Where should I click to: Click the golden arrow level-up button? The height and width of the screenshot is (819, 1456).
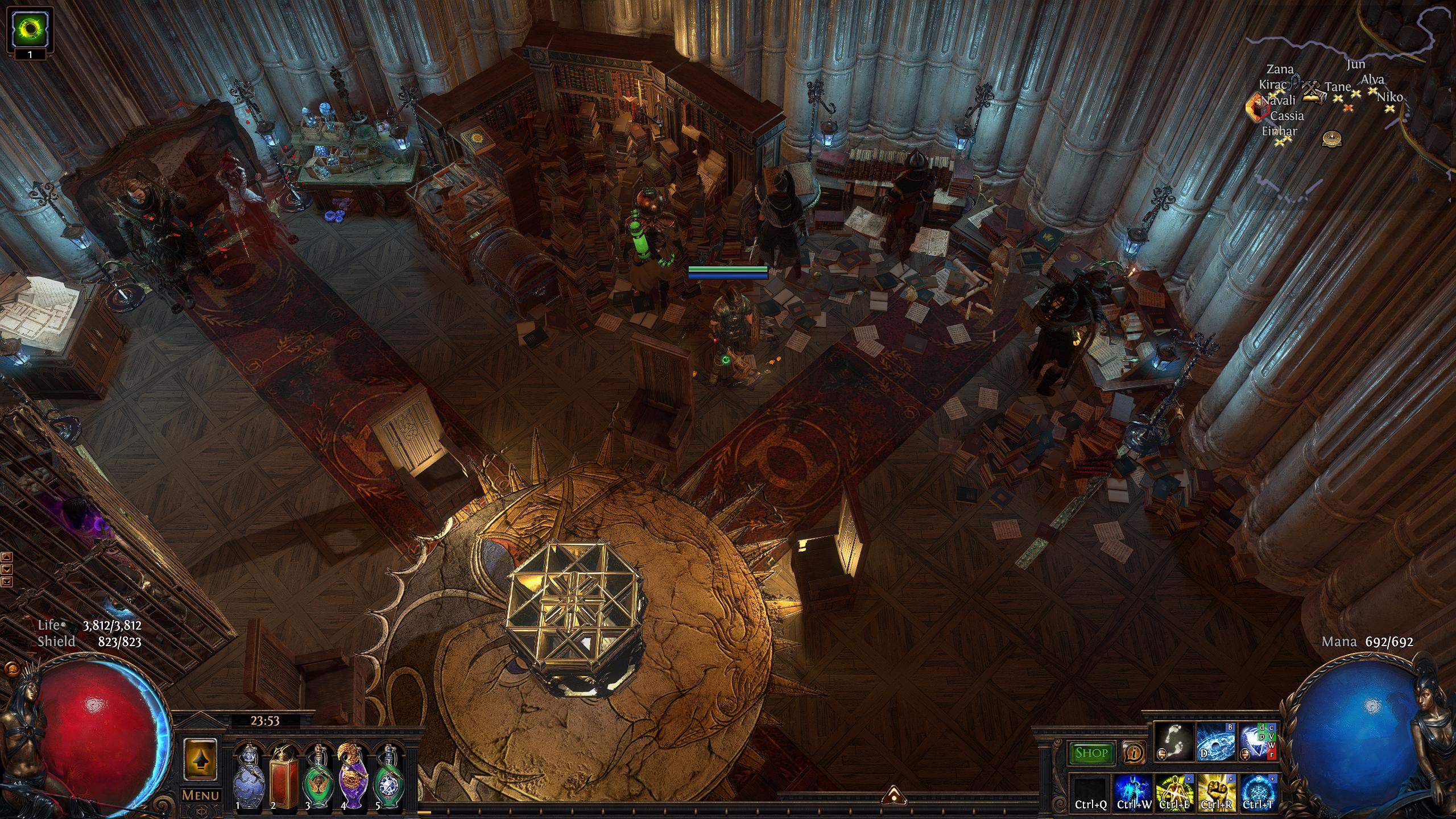tap(200, 759)
